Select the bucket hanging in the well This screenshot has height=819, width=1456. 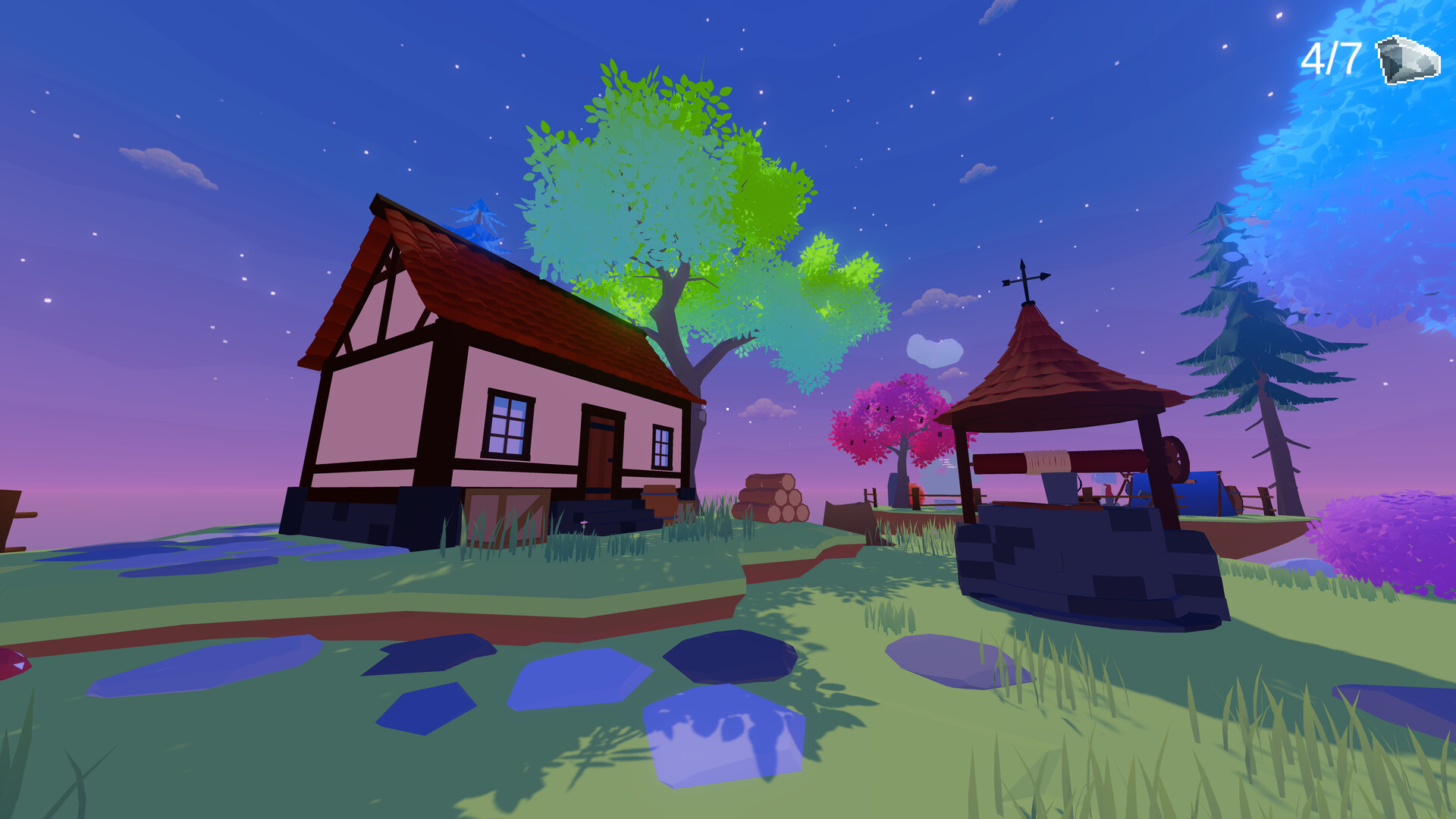coord(1058,489)
